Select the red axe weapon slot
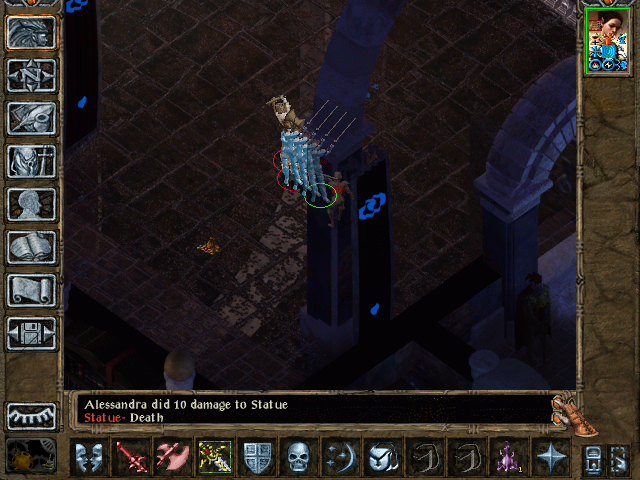Screen dimensions: 640x480 pos(173,457)
